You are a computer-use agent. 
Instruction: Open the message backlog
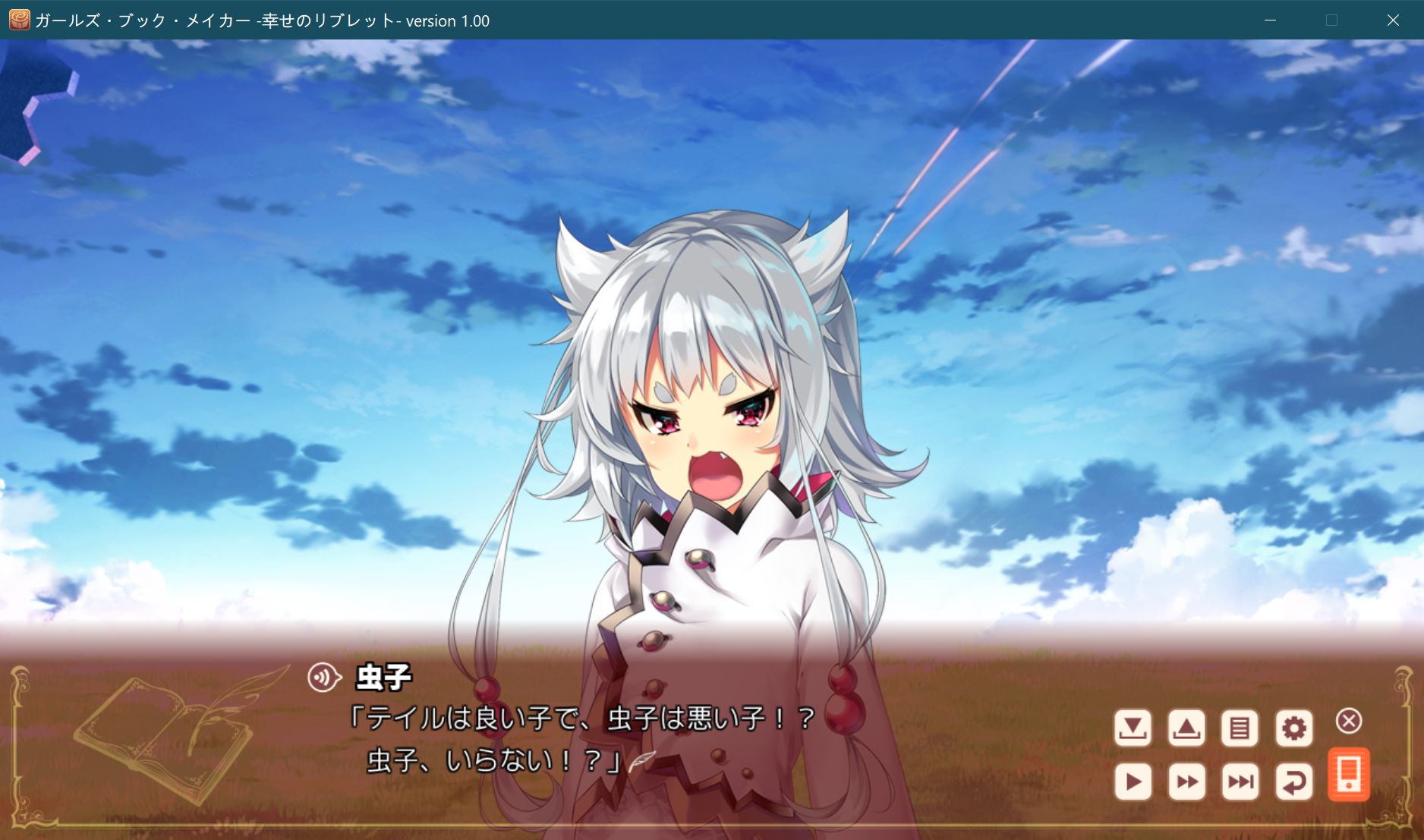point(1240,727)
